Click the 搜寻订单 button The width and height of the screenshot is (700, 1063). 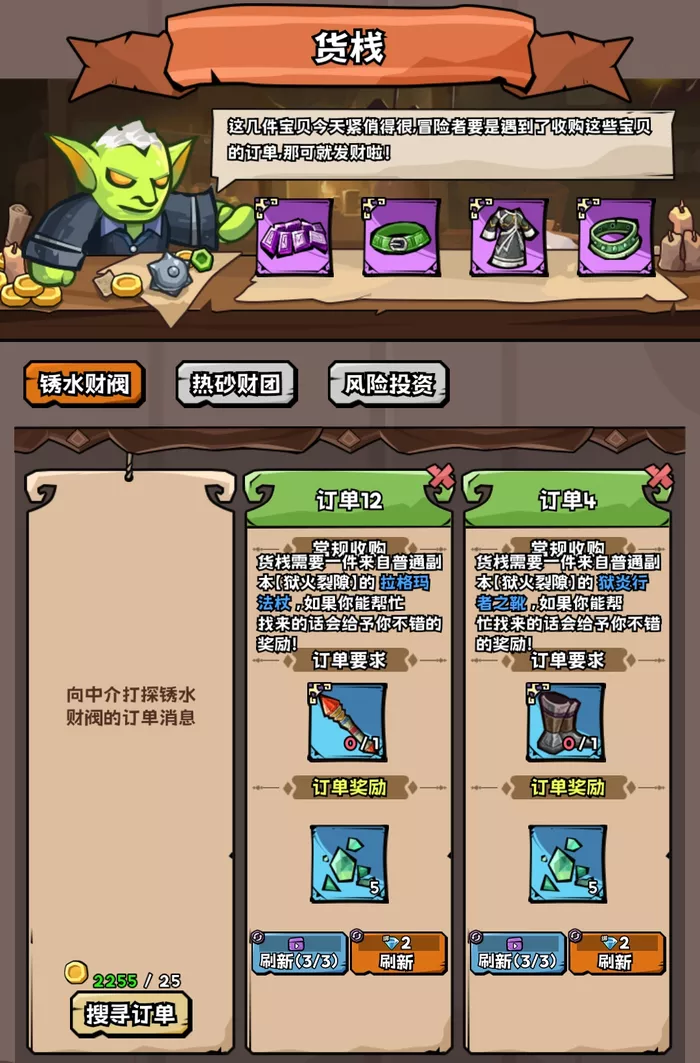tap(130, 1014)
